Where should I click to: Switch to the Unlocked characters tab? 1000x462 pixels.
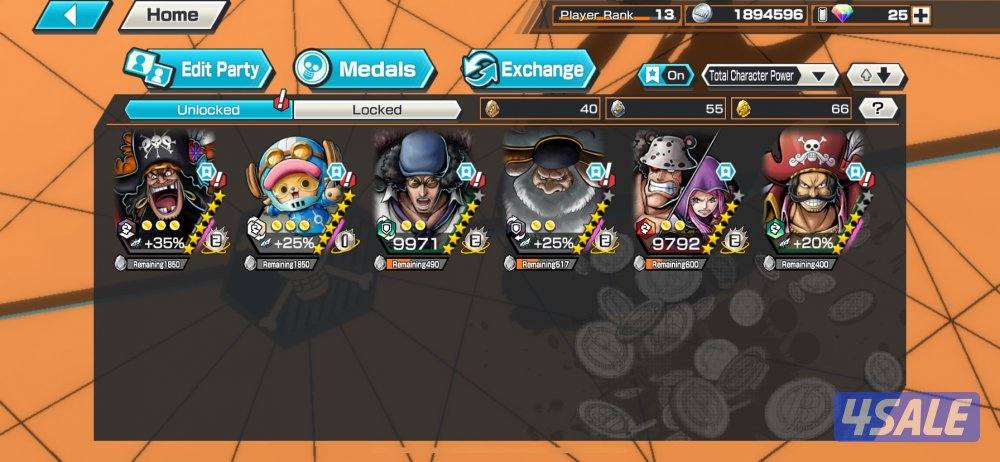[x=208, y=109]
